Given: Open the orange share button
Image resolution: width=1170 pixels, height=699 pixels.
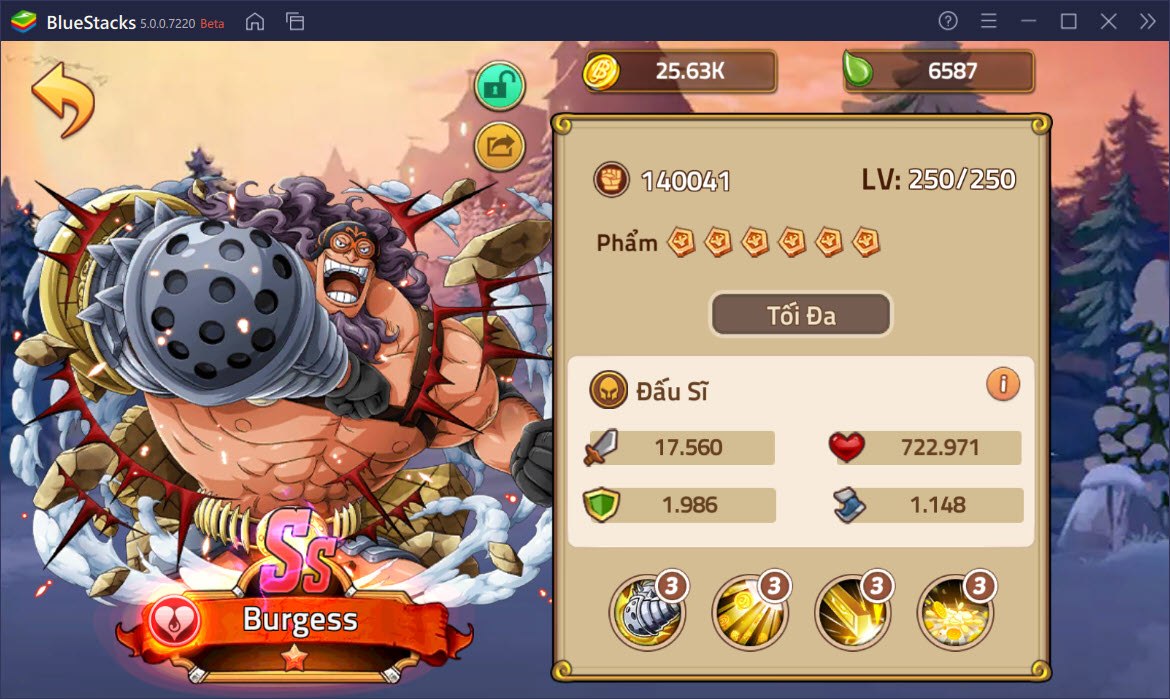Looking at the screenshot, I should (x=499, y=147).
